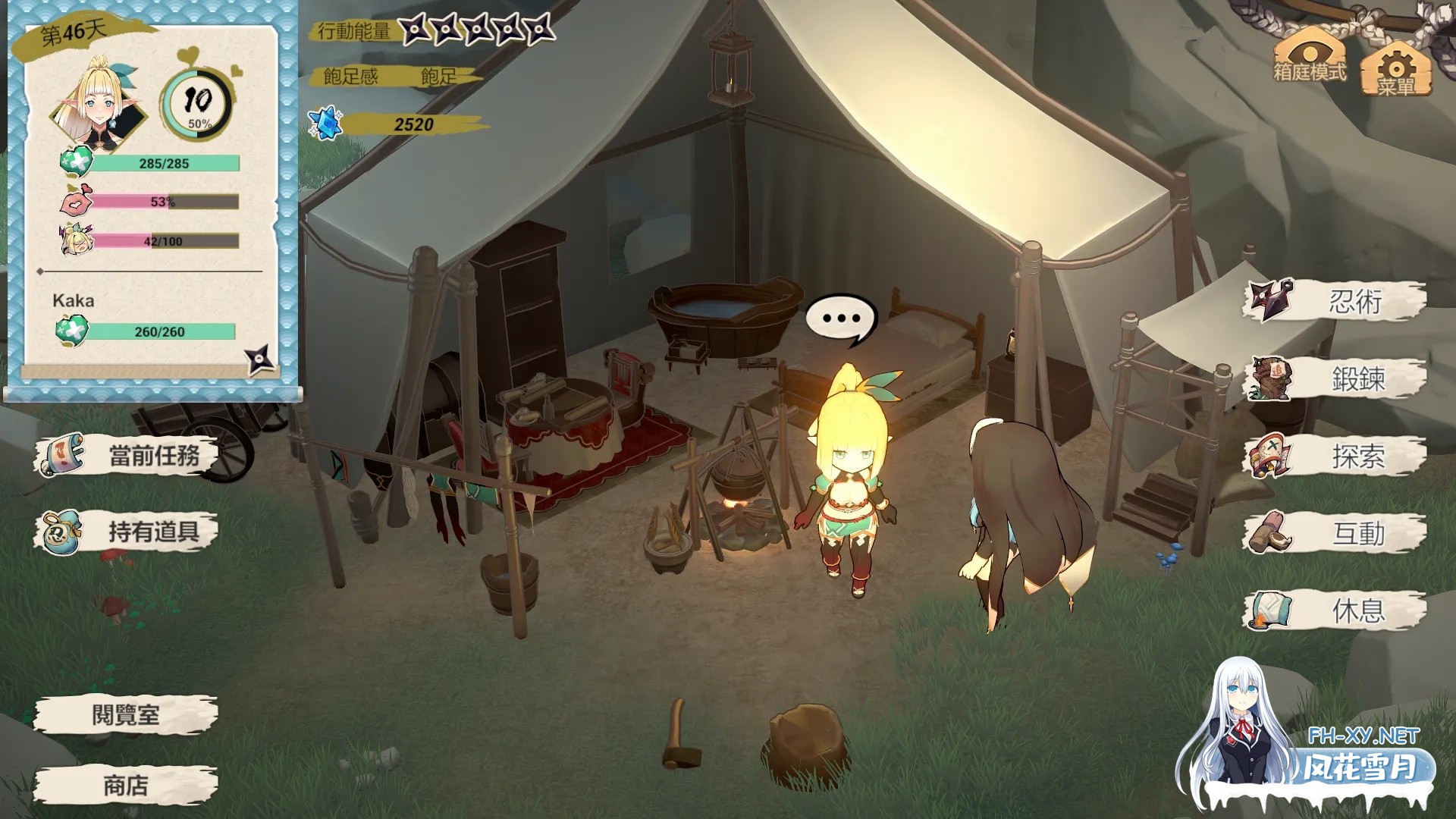Image resolution: width=1456 pixels, height=819 pixels.
Task: Select the 鍛鍊 training option
Action: 1336,378
